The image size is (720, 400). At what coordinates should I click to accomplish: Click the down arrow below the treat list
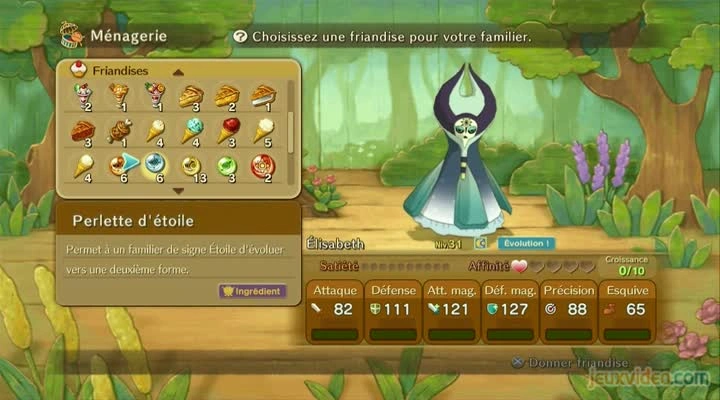(x=178, y=189)
